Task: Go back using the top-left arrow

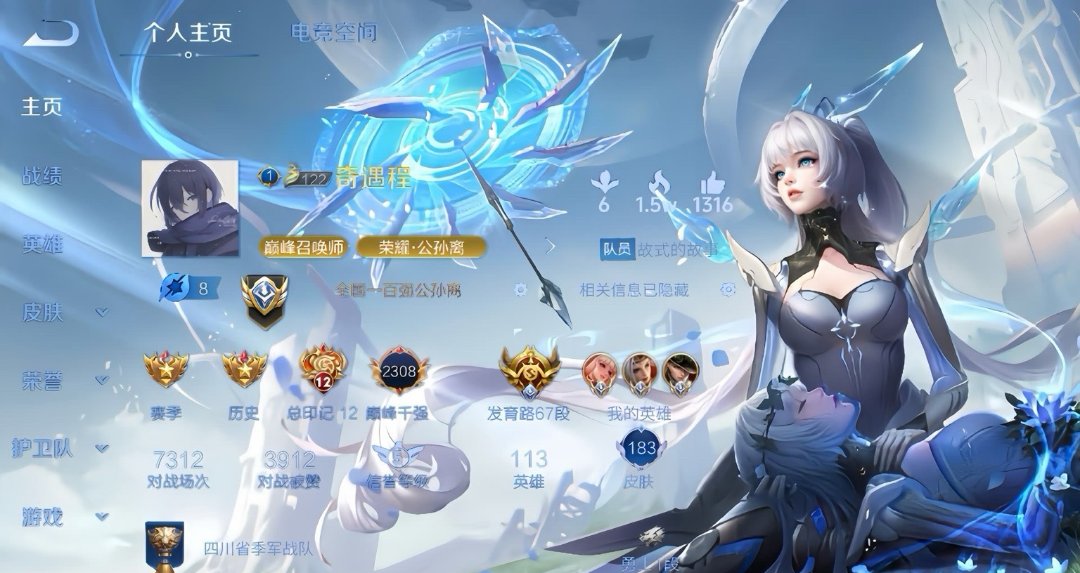Action: pyautogui.click(x=50, y=35)
